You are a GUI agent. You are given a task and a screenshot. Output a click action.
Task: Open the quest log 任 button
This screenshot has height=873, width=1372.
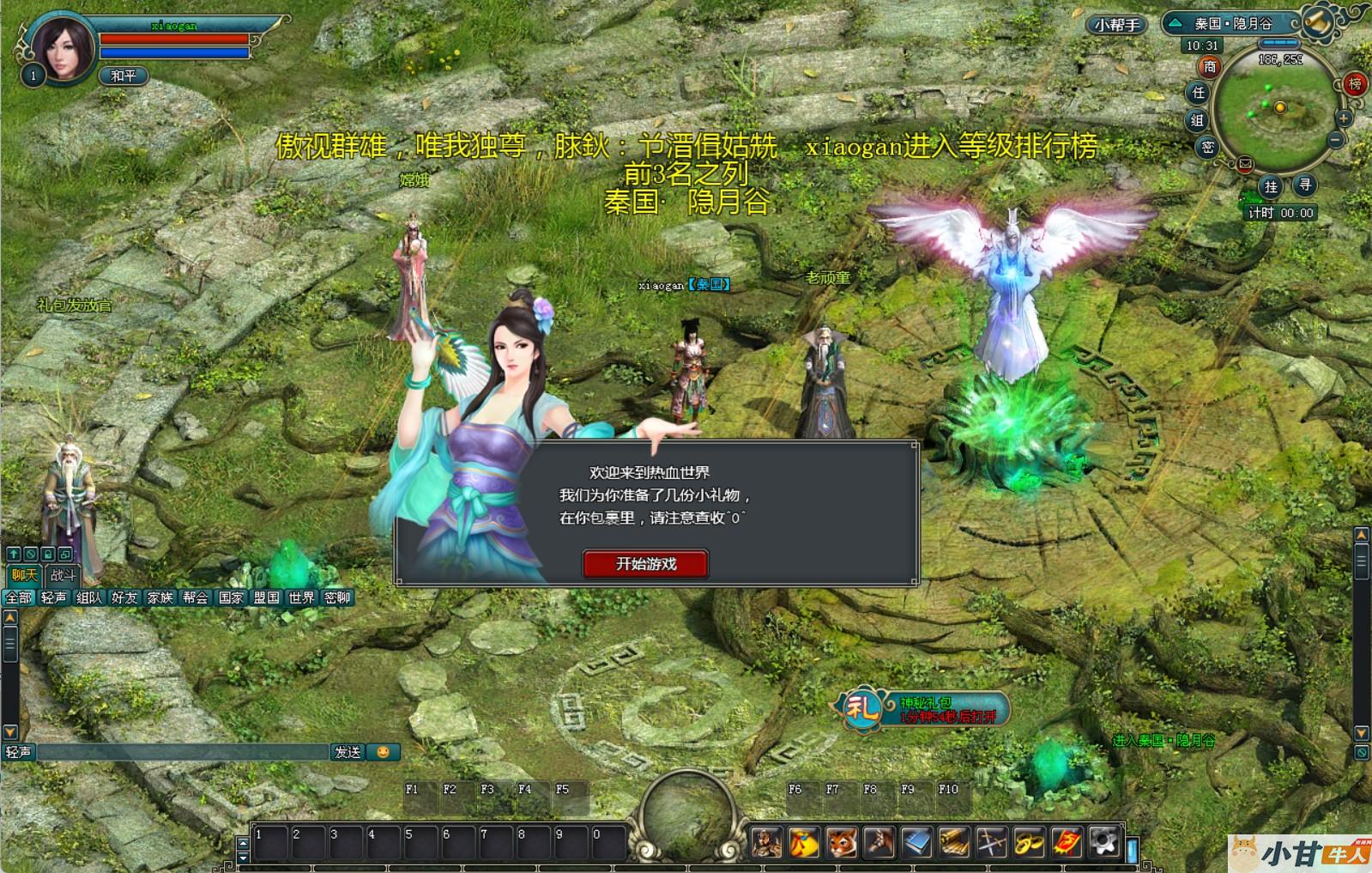click(x=1198, y=92)
